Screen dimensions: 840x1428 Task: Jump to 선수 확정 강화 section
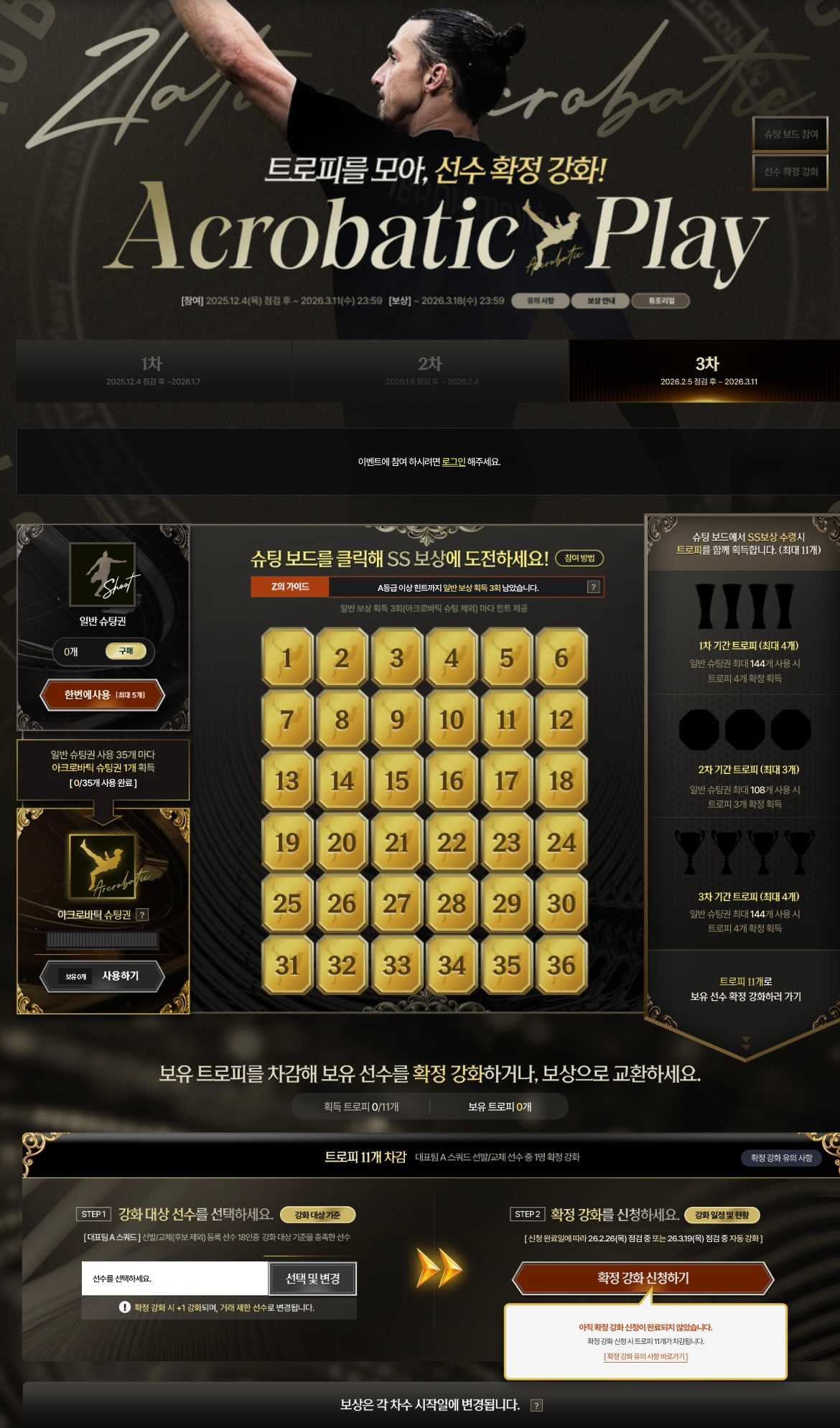pos(790,172)
